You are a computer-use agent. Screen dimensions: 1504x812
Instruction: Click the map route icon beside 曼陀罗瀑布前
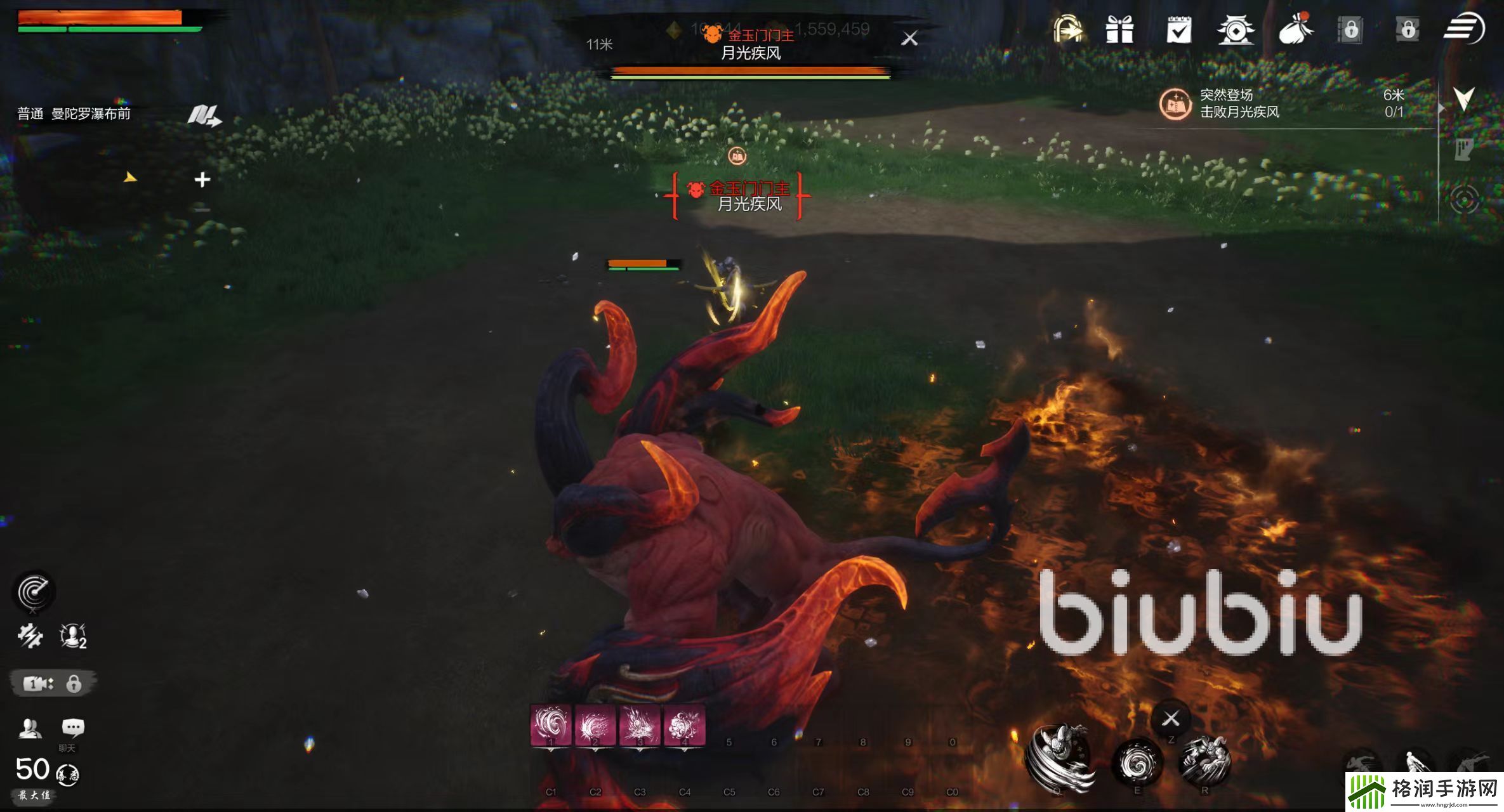[x=204, y=115]
